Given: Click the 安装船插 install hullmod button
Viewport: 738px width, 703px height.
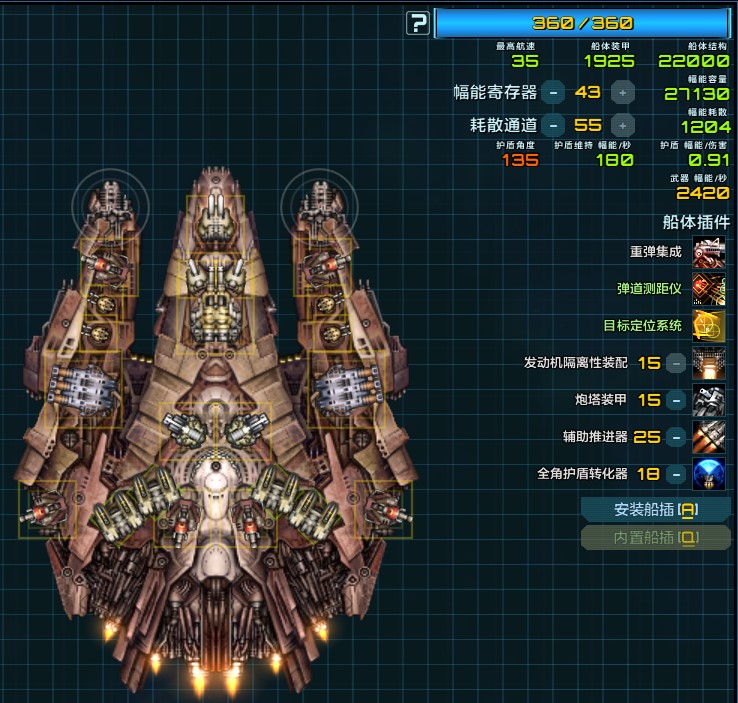Looking at the screenshot, I should tap(656, 510).
